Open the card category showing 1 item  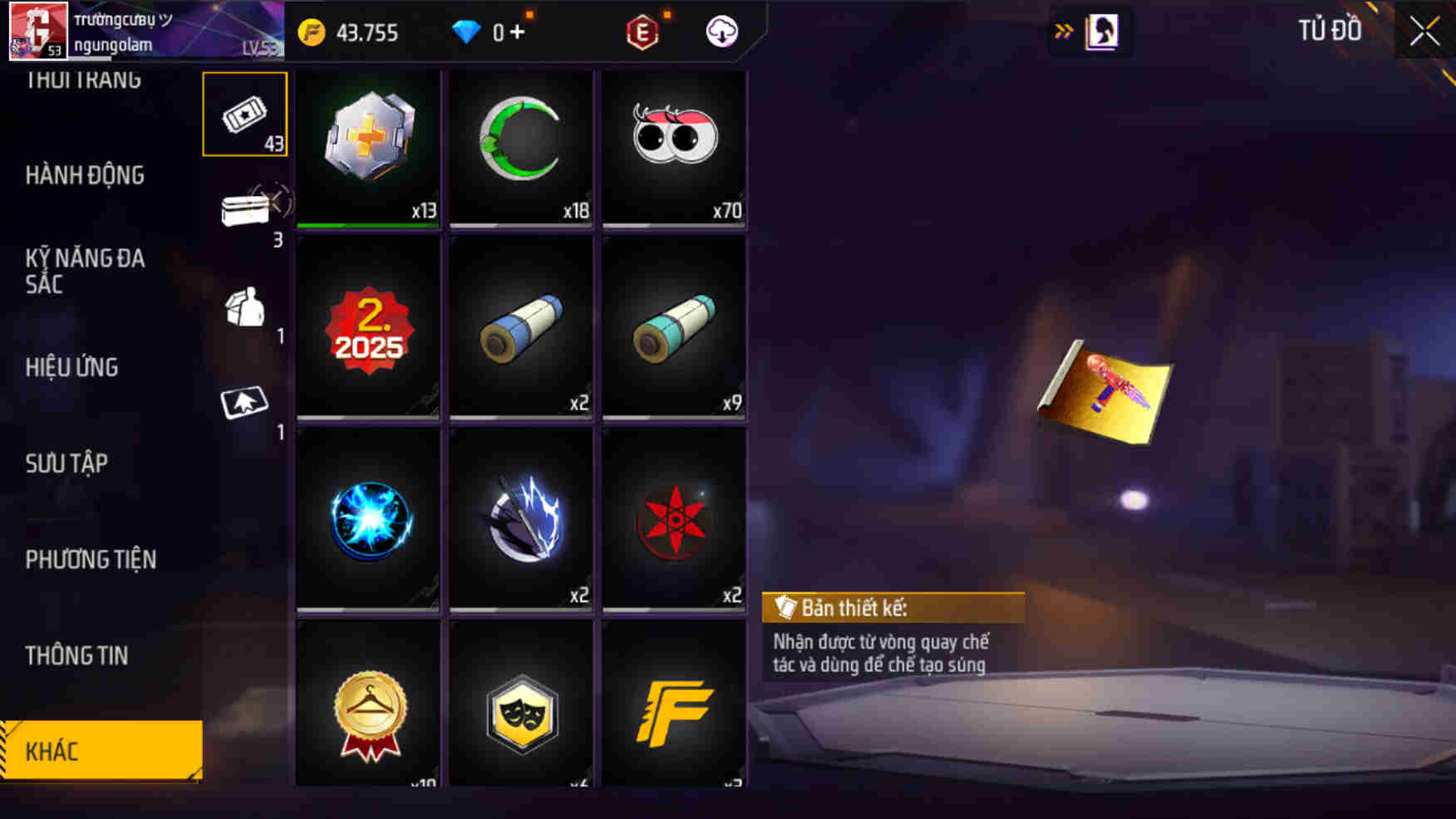(243, 405)
